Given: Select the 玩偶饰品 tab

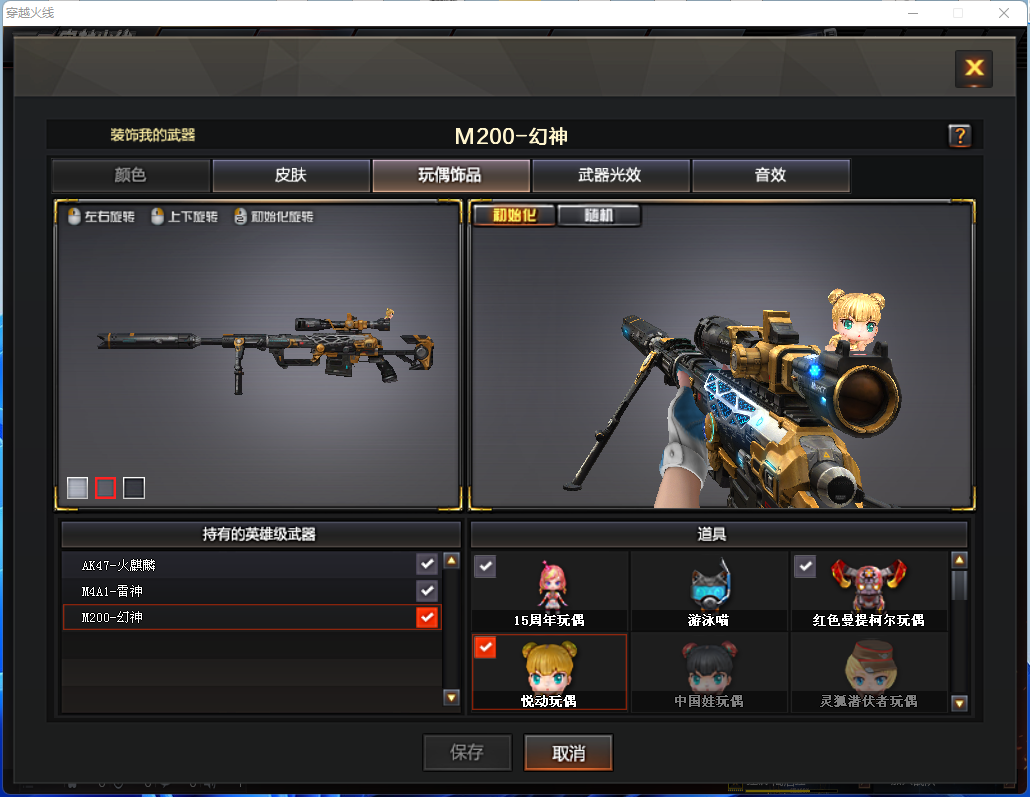Looking at the screenshot, I should tap(450, 175).
